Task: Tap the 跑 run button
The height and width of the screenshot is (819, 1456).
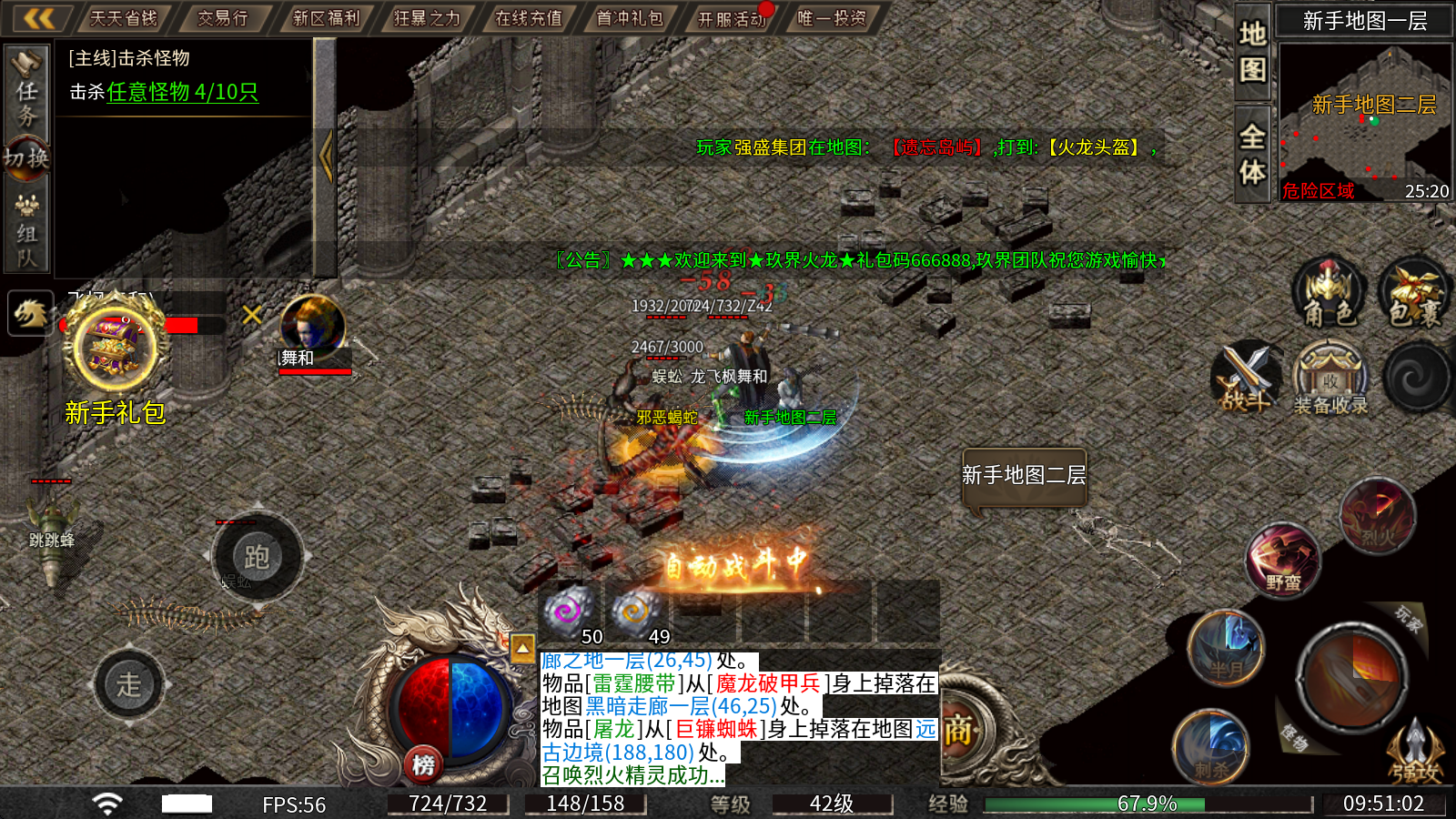Action: [x=257, y=557]
